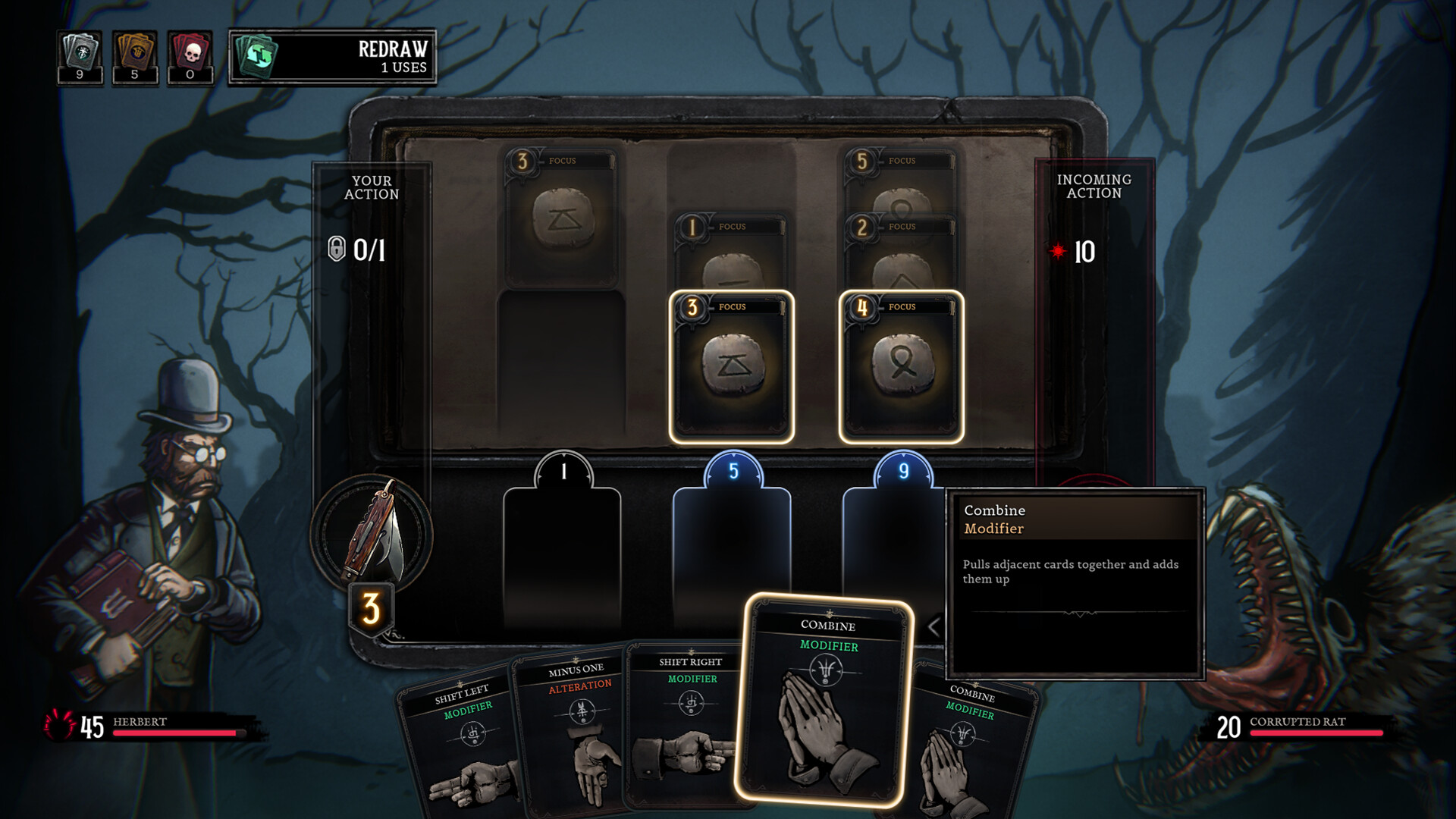Viewport: 1456px width, 819px height.
Task: Expand Combine details via the down chevron
Action: pos(1081,616)
